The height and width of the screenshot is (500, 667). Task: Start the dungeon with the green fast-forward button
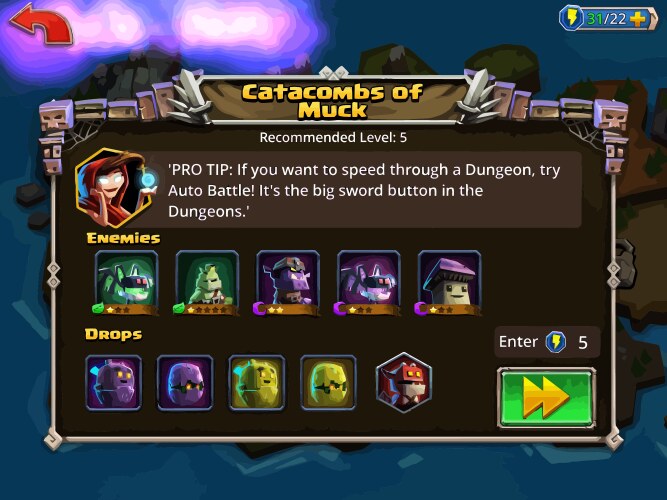(546, 397)
